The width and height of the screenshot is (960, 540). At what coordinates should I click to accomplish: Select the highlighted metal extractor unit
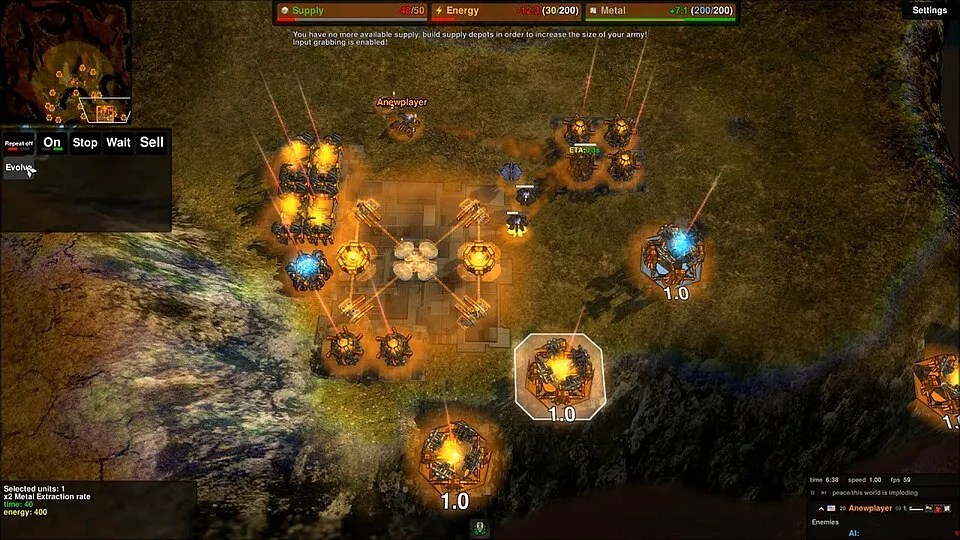[559, 372]
